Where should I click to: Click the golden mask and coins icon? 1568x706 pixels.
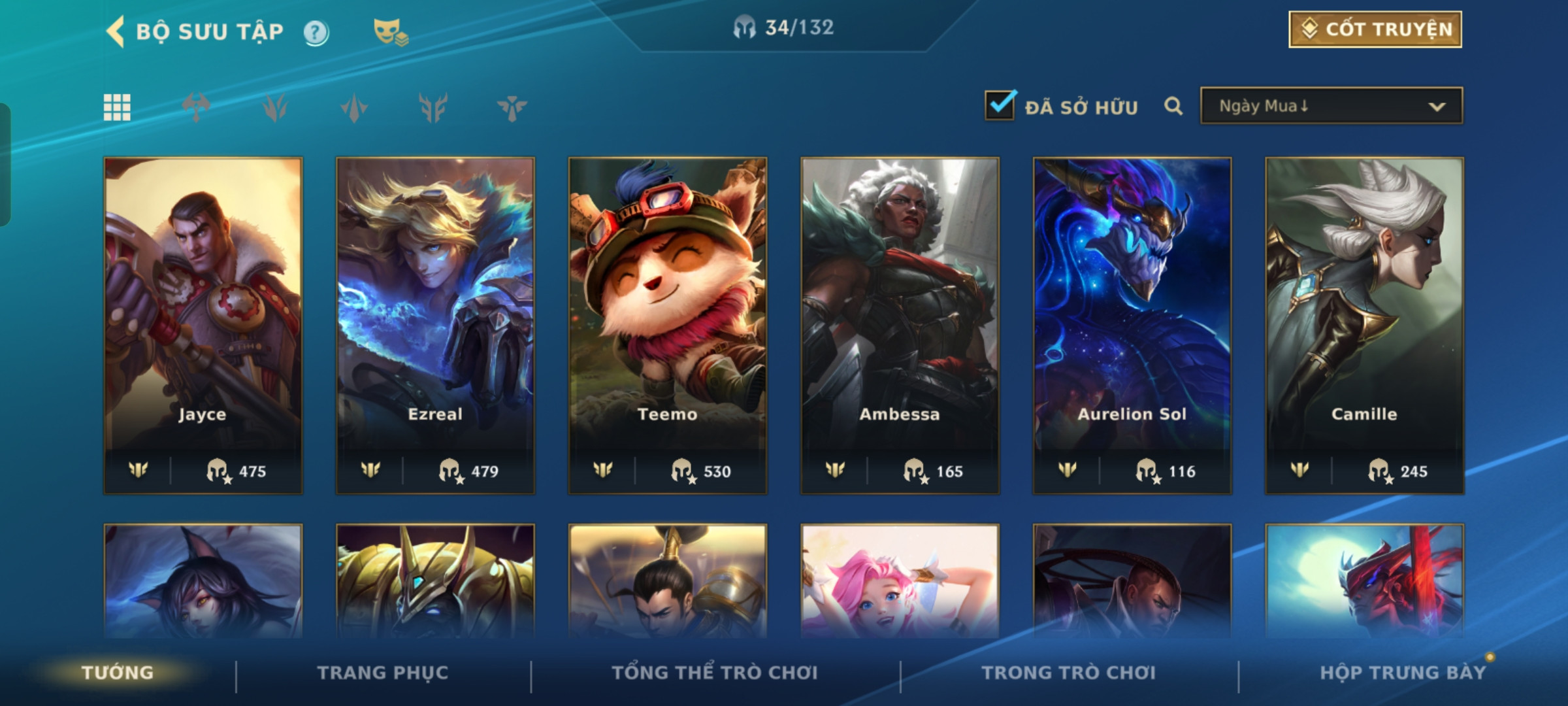[x=390, y=32]
